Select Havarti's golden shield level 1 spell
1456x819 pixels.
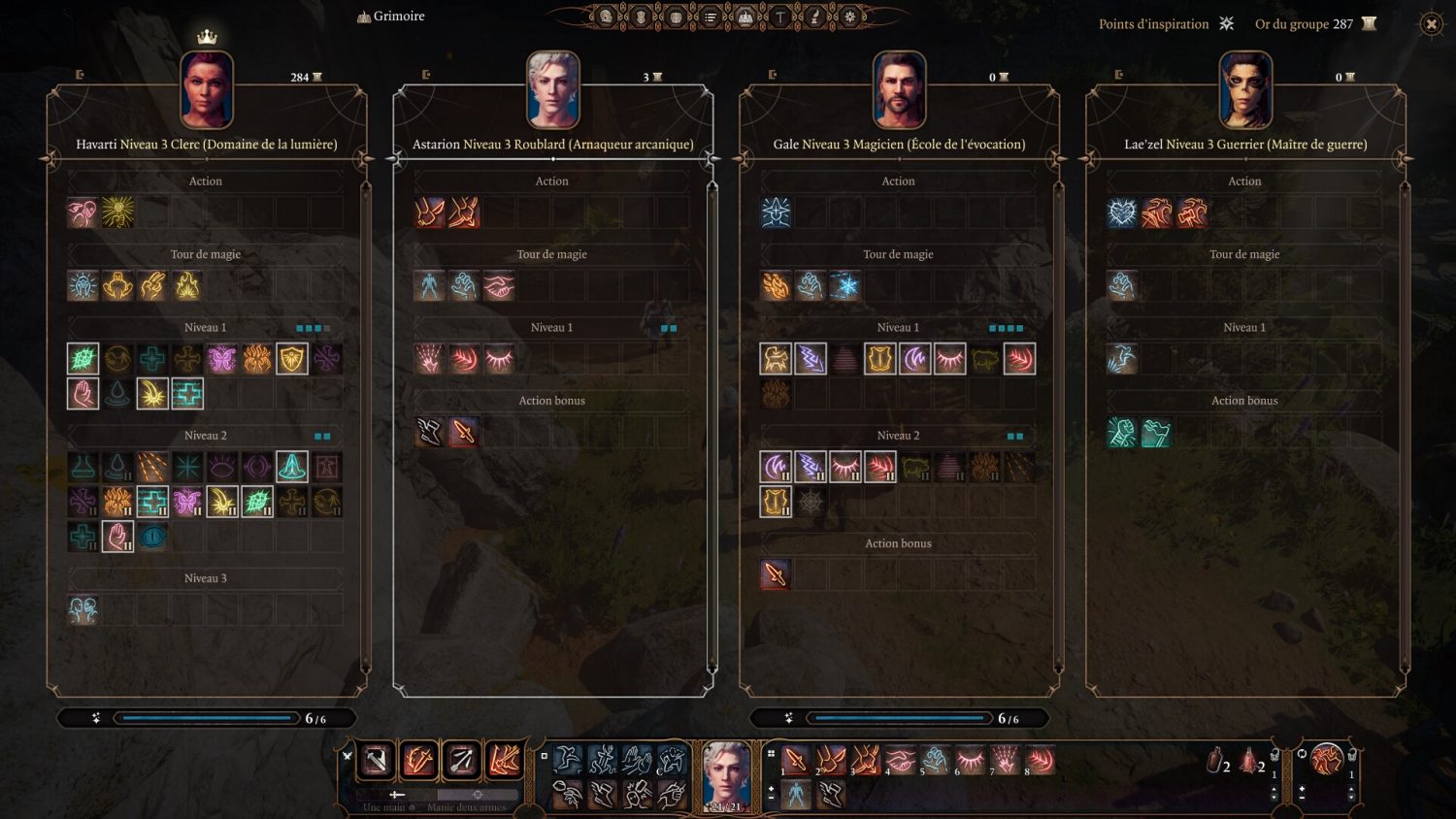292,359
